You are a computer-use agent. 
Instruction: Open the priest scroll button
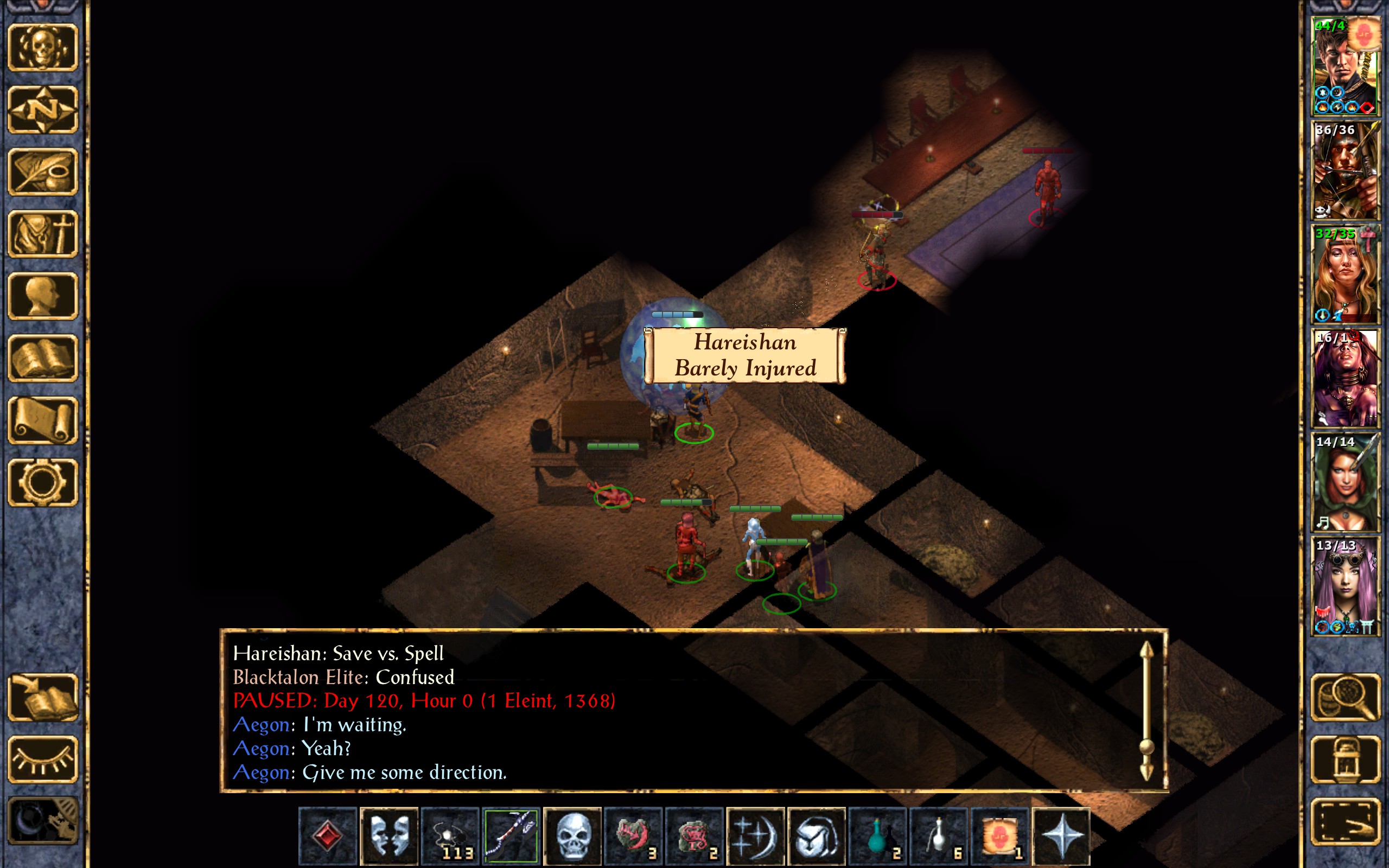point(43,420)
